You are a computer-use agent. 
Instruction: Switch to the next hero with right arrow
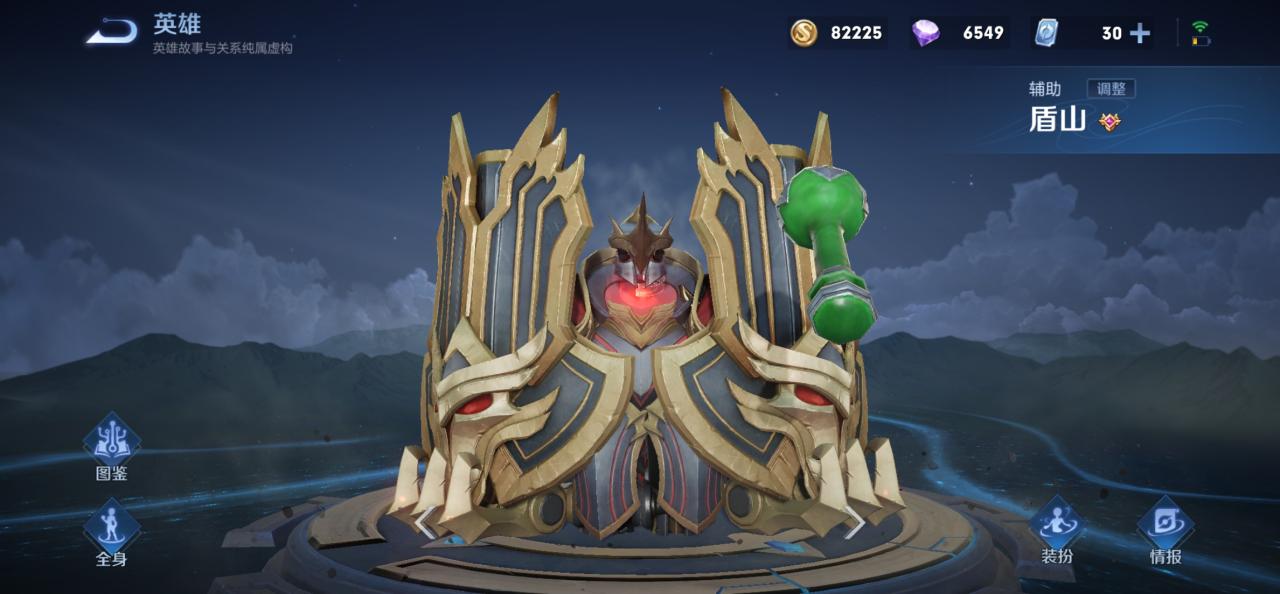[855, 521]
